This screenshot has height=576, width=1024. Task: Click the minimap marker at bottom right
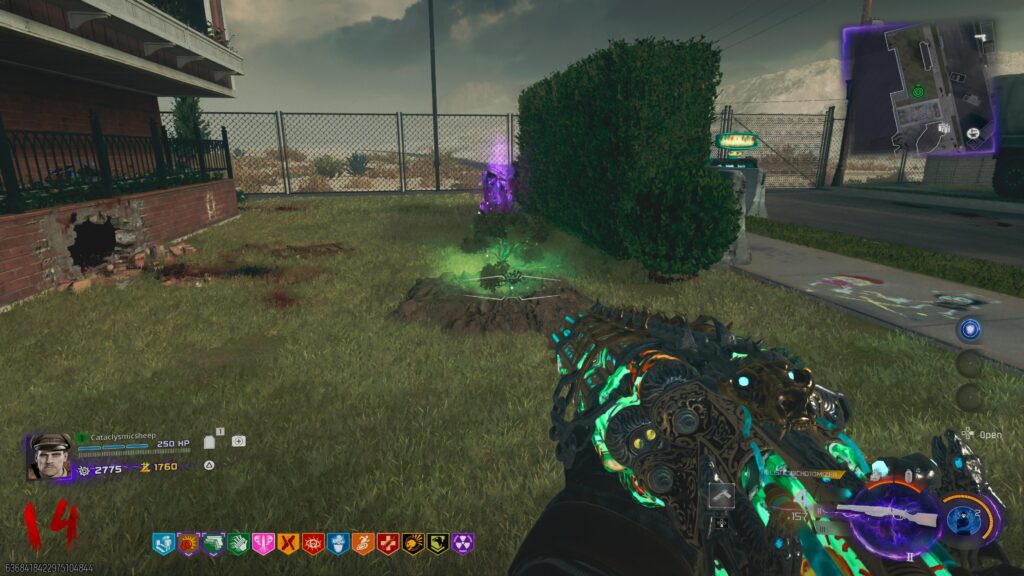click(x=971, y=131)
